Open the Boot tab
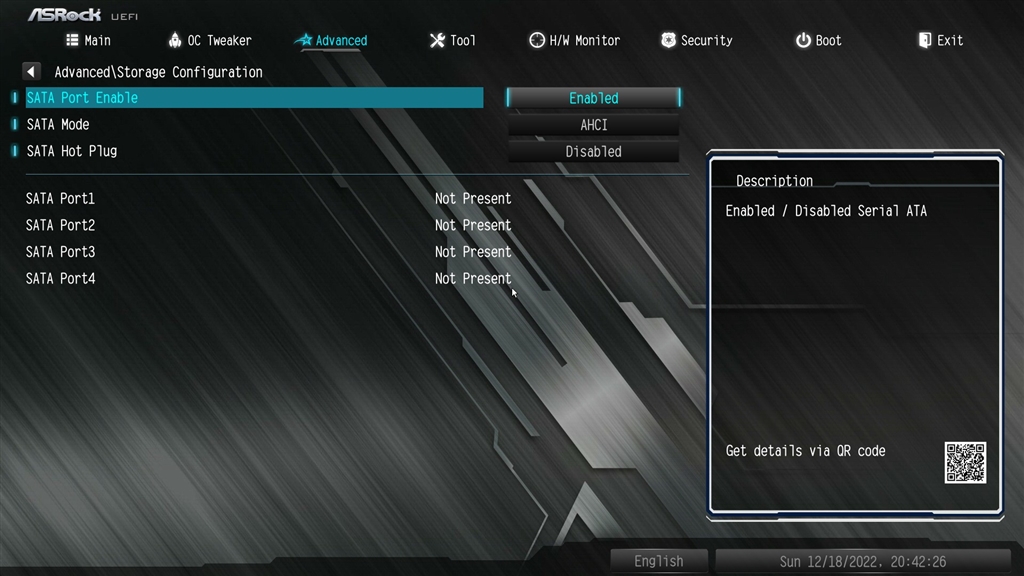Viewport: 1024px width, 576px height. click(x=818, y=40)
